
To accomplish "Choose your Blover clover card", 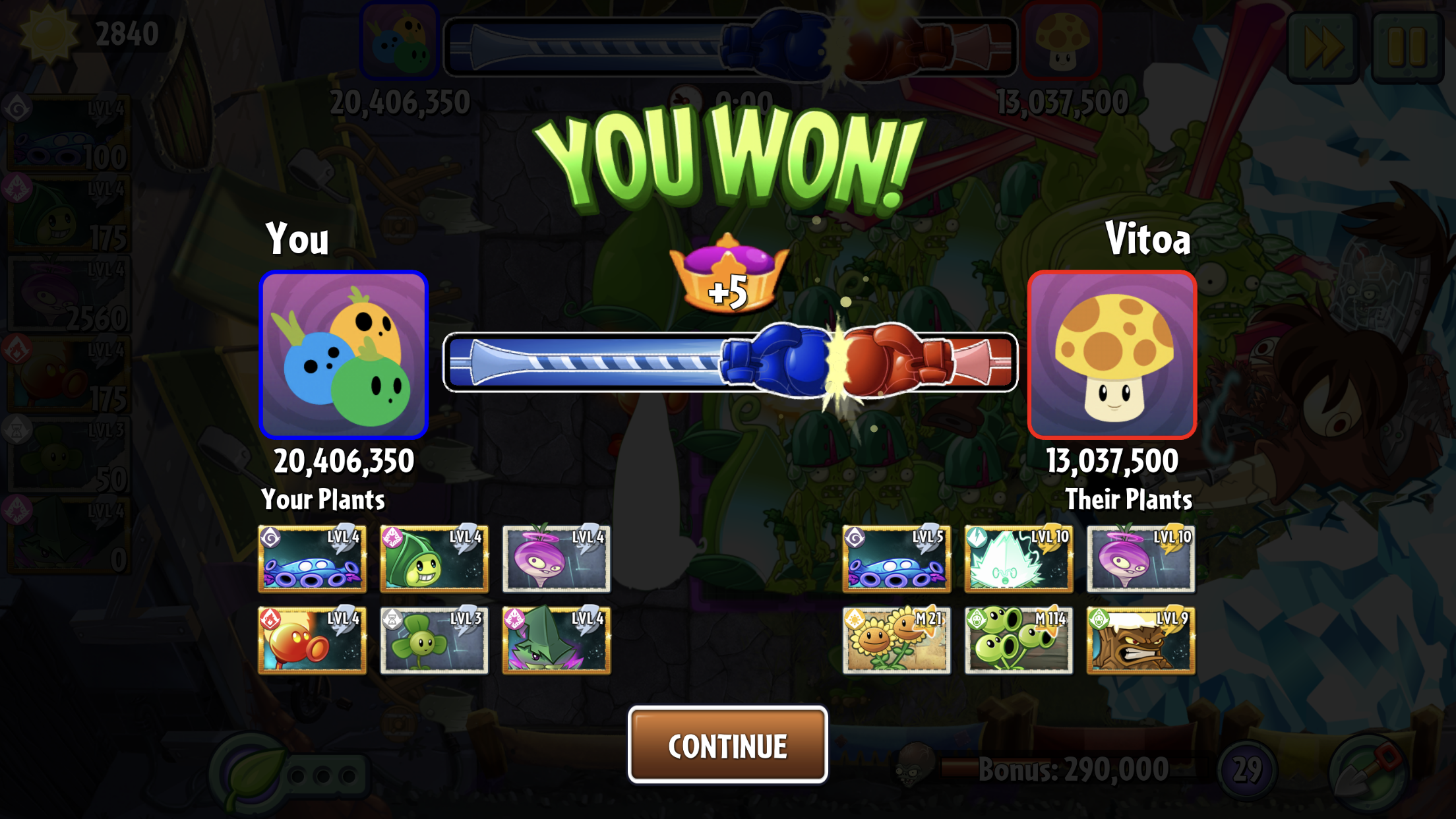I will (x=434, y=640).
